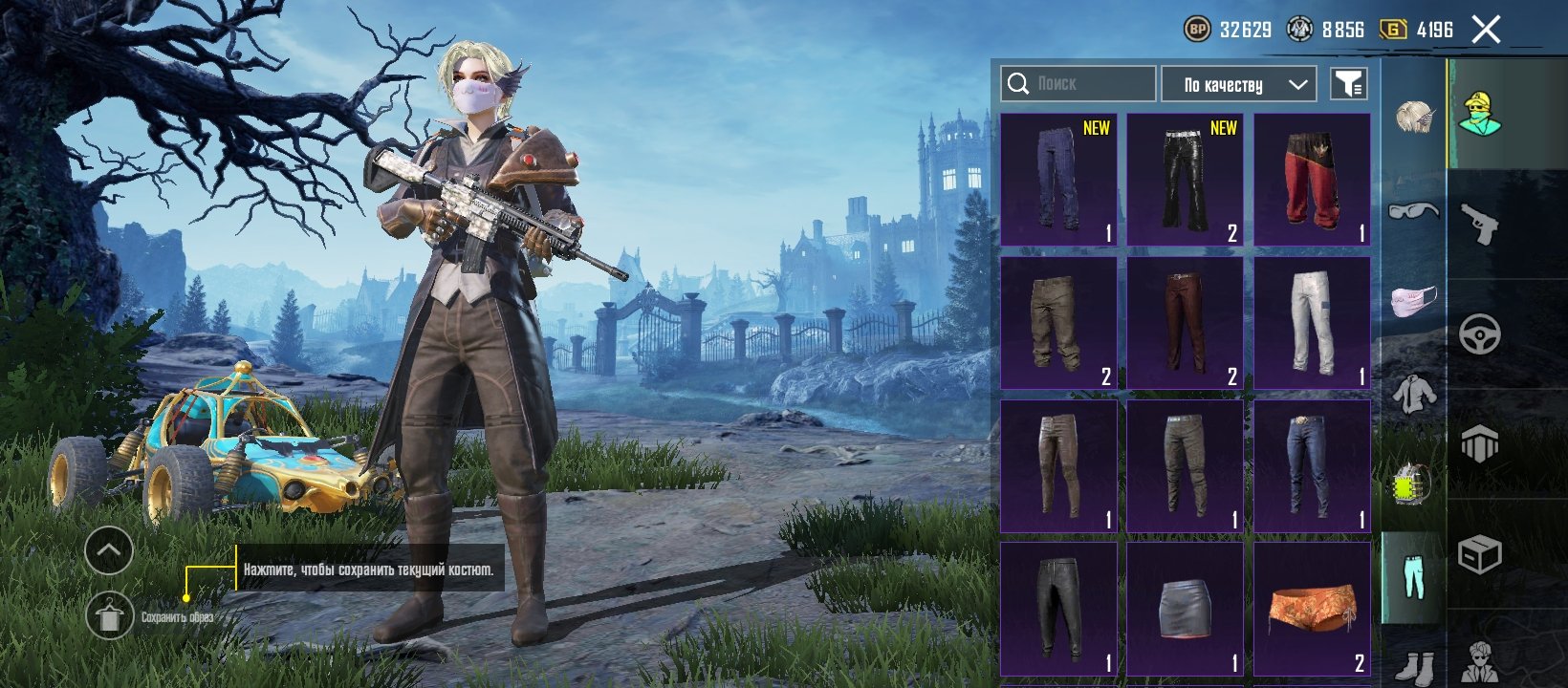Viewport: 1568px width, 688px height.
Task: Click the Поиск search field
Action: pyautogui.click(x=1078, y=84)
